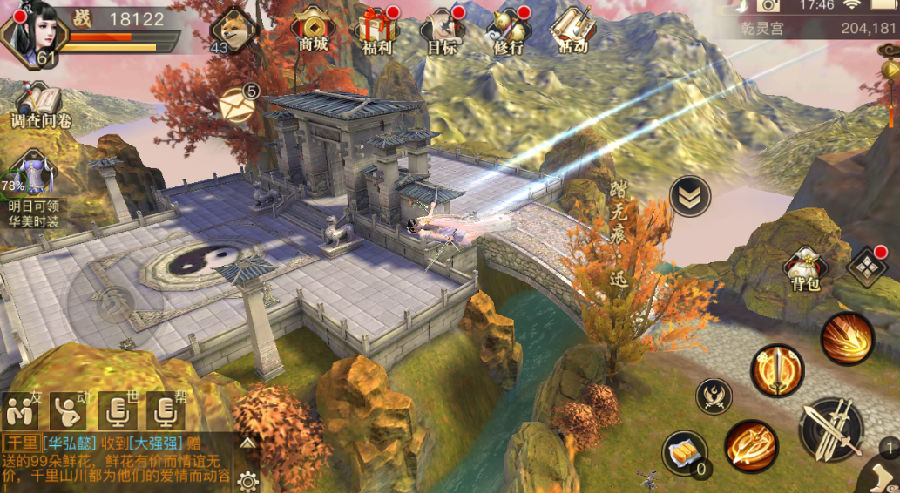This screenshot has width=900, height=493.
Task: Open the 目标 goals menu
Action: pos(442,27)
